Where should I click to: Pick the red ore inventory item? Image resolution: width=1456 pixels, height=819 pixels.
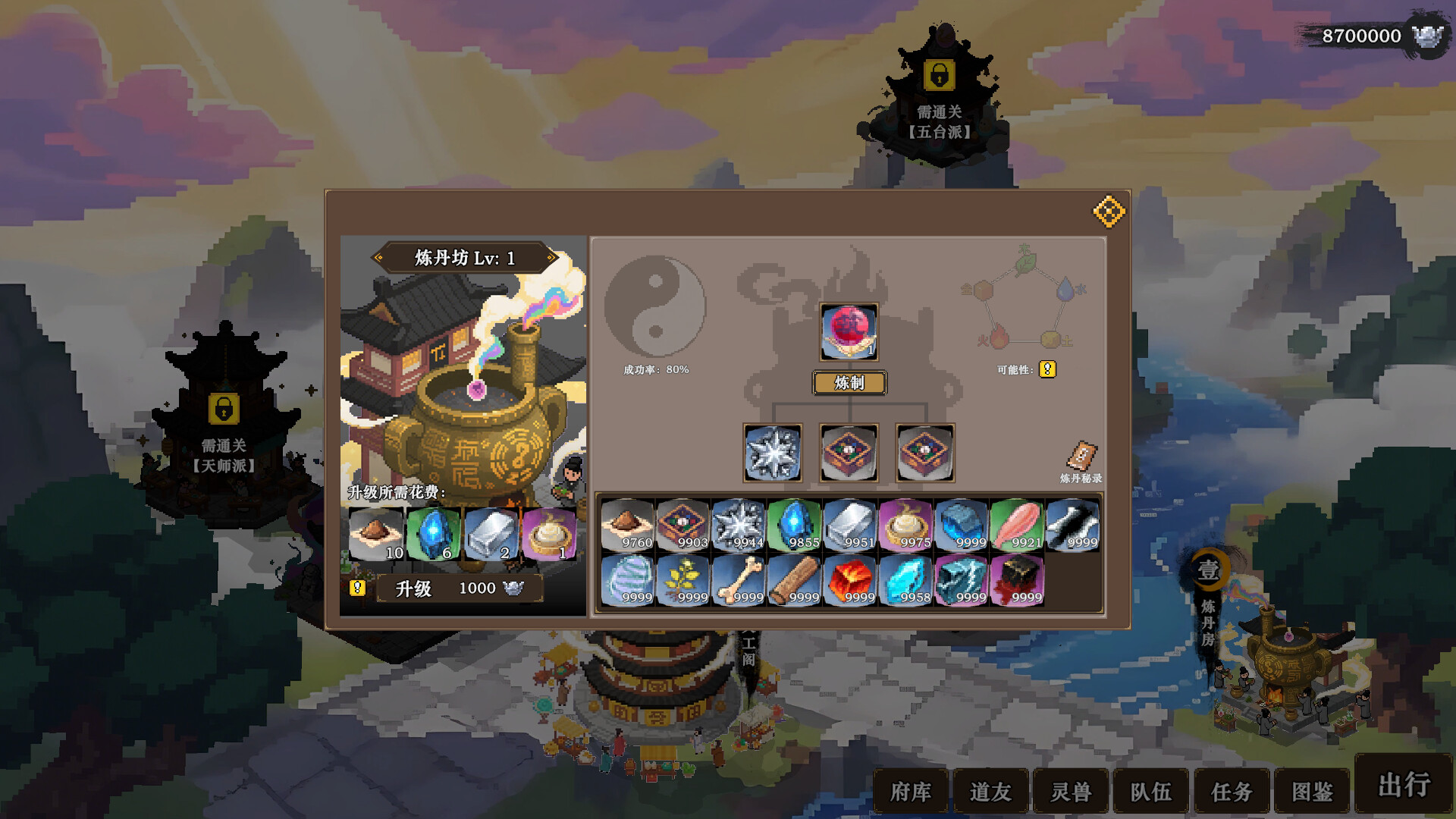pos(849,580)
